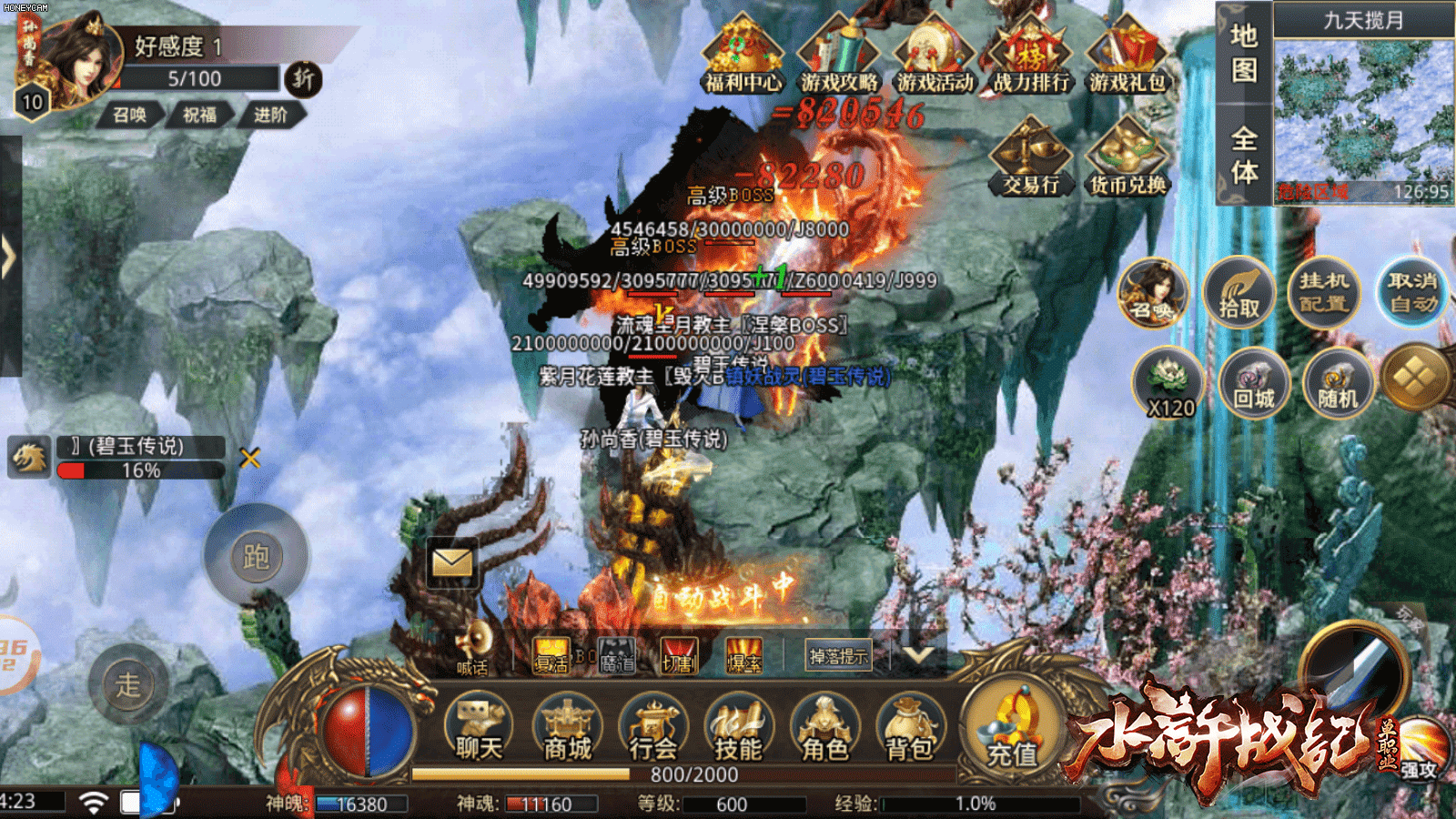The width and height of the screenshot is (1456, 819).
Task: Use the 回城 return-to-town button
Action: [x=1253, y=384]
